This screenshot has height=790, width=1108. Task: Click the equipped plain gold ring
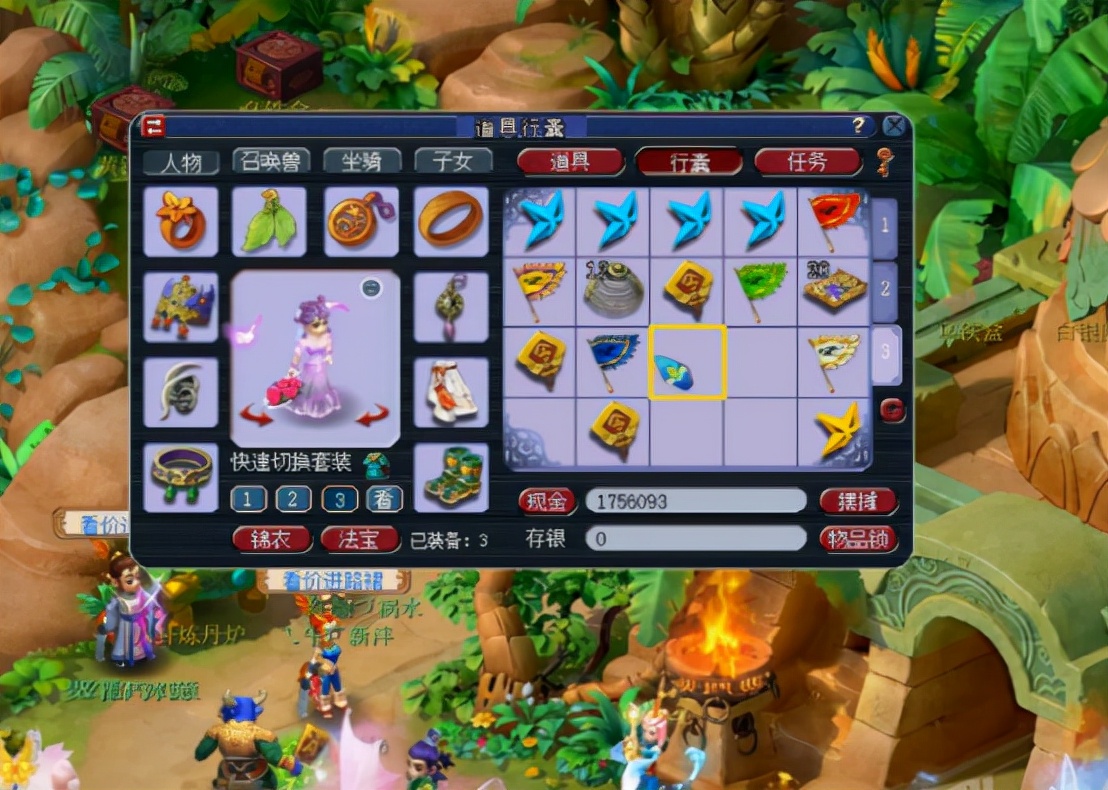click(x=451, y=220)
